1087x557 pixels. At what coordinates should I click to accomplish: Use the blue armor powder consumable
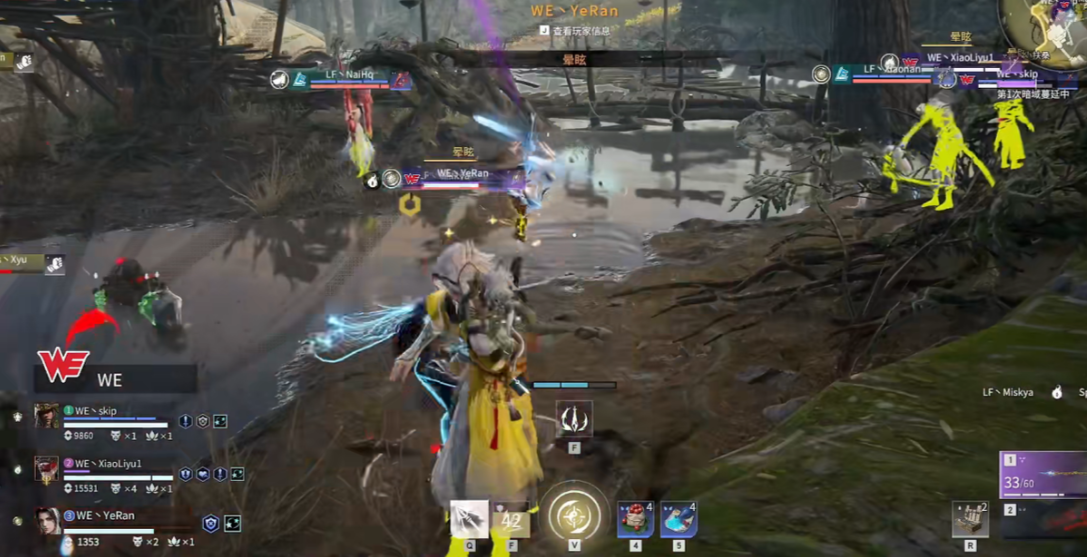(678, 520)
